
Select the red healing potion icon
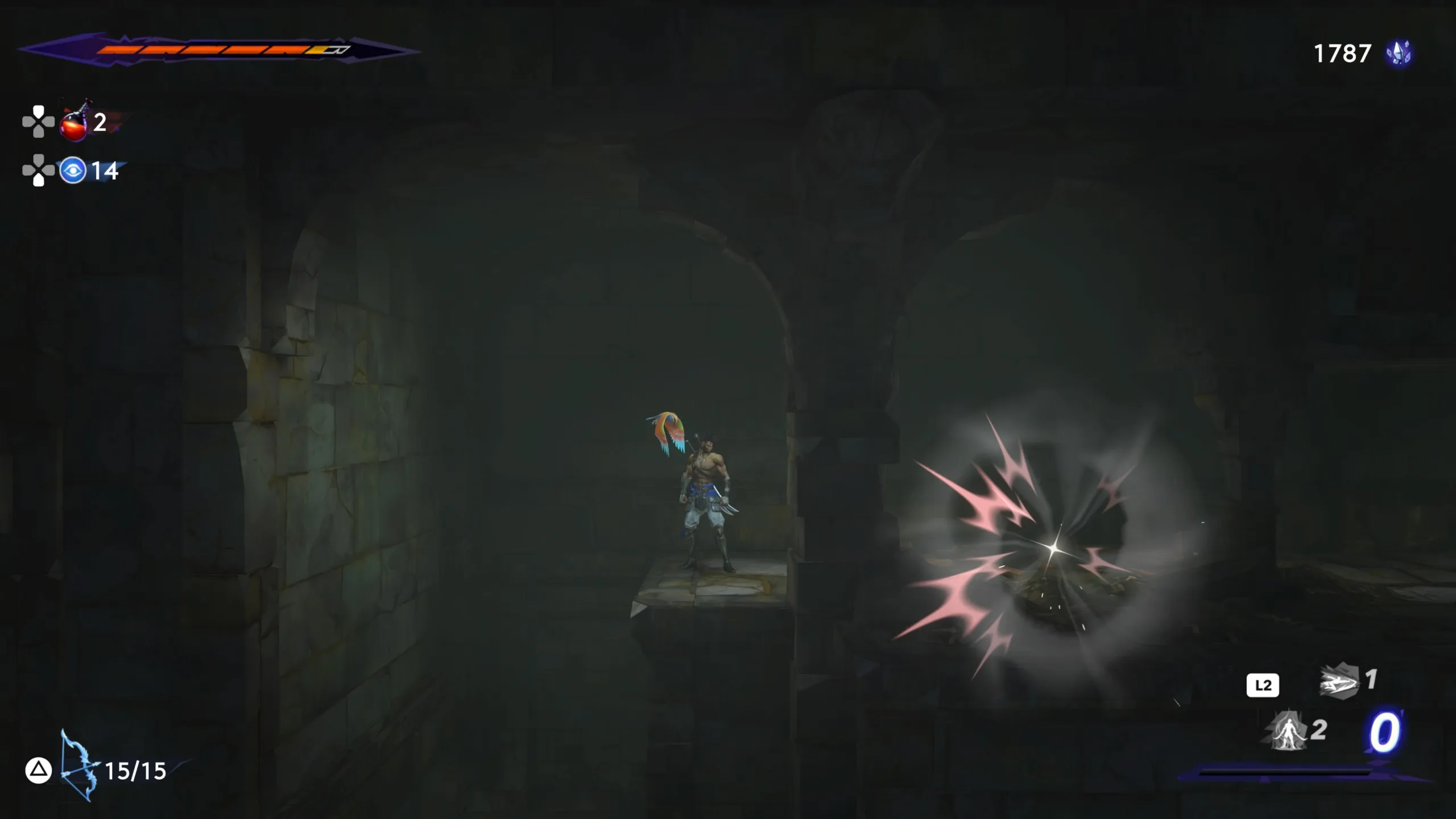(75, 122)
